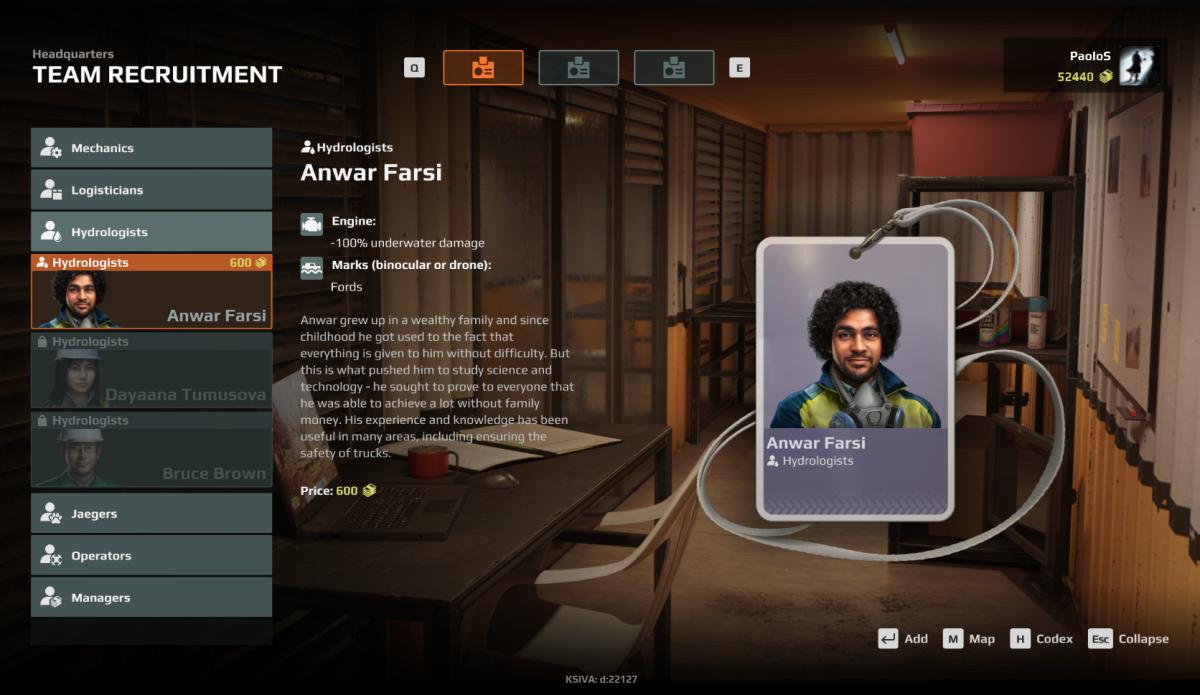This screenshot has width=1200, height=695.
Task: Click the PaoloS player avatar
Action: (1137, 66)
